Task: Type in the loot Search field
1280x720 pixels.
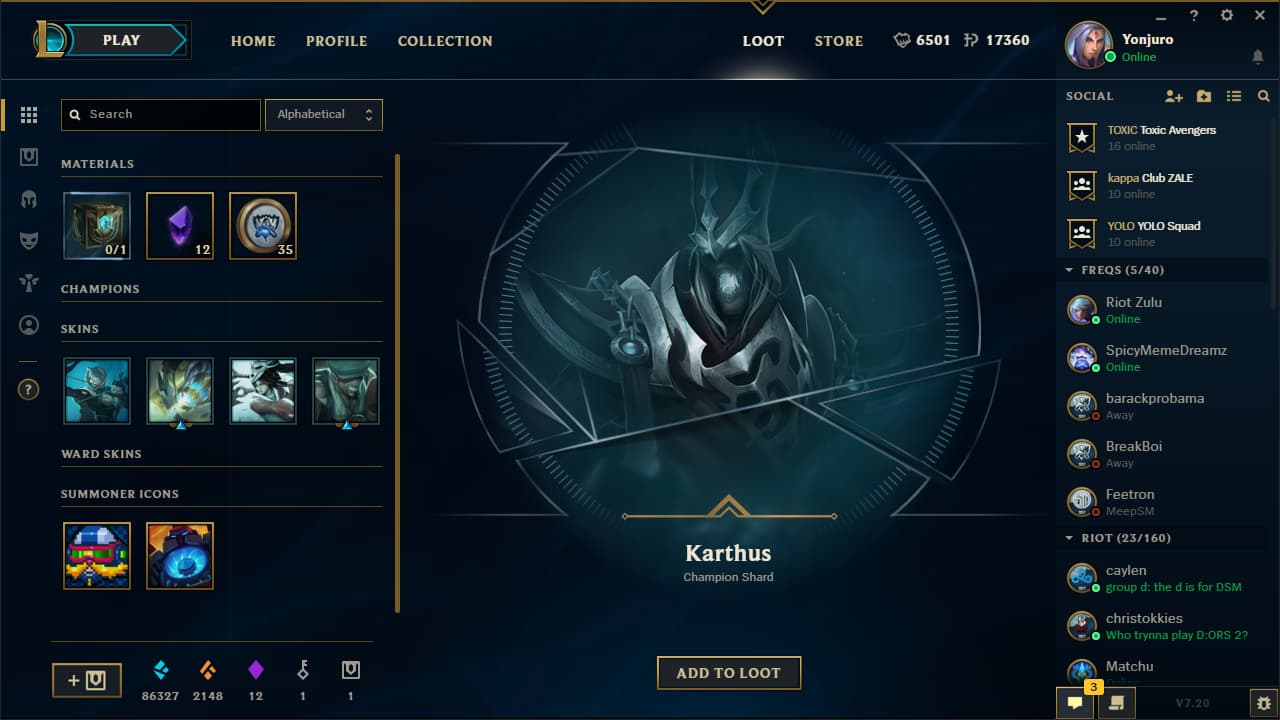Action: [160, 114]
